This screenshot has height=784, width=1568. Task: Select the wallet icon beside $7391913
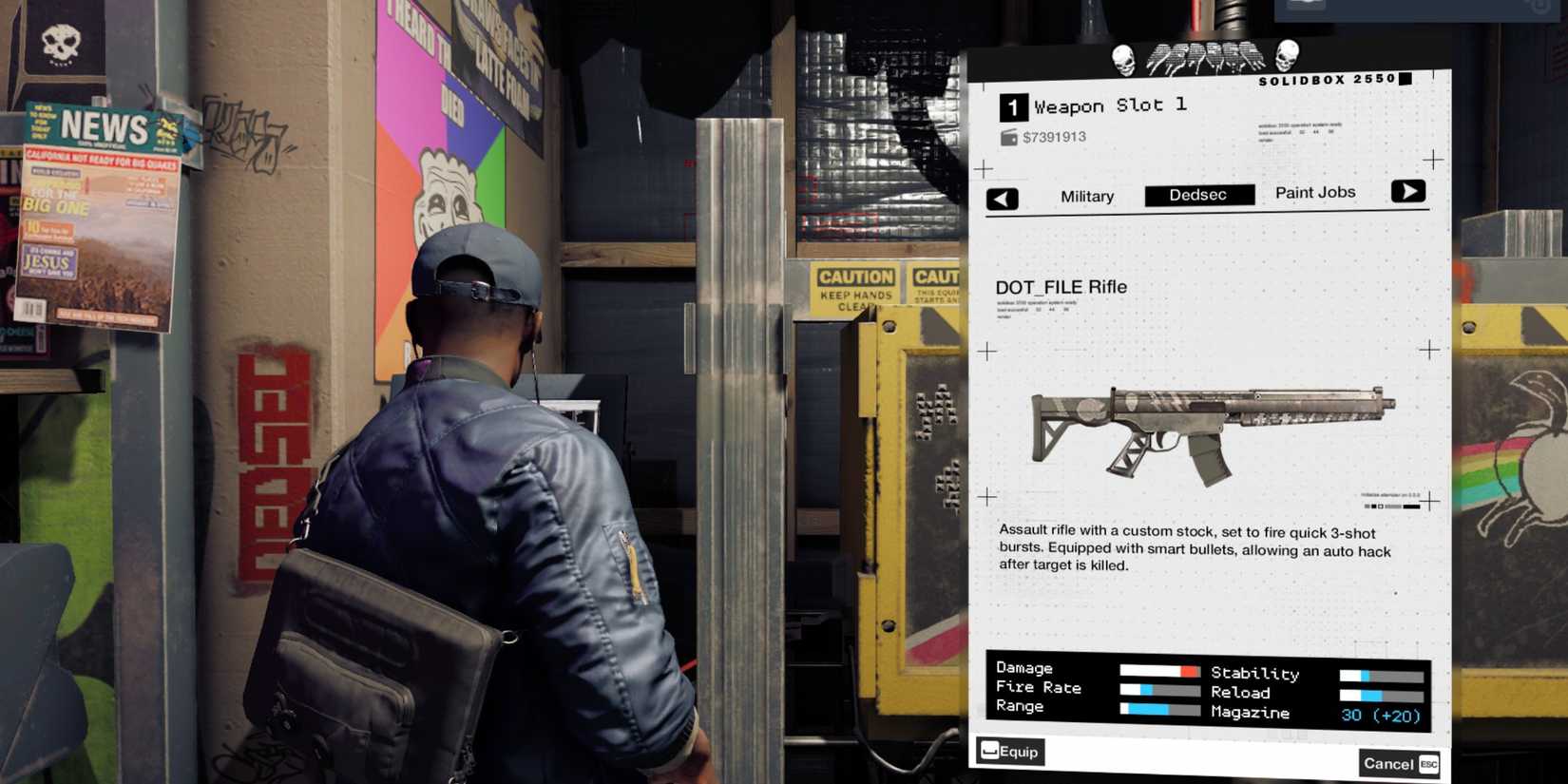[1007, 137]
